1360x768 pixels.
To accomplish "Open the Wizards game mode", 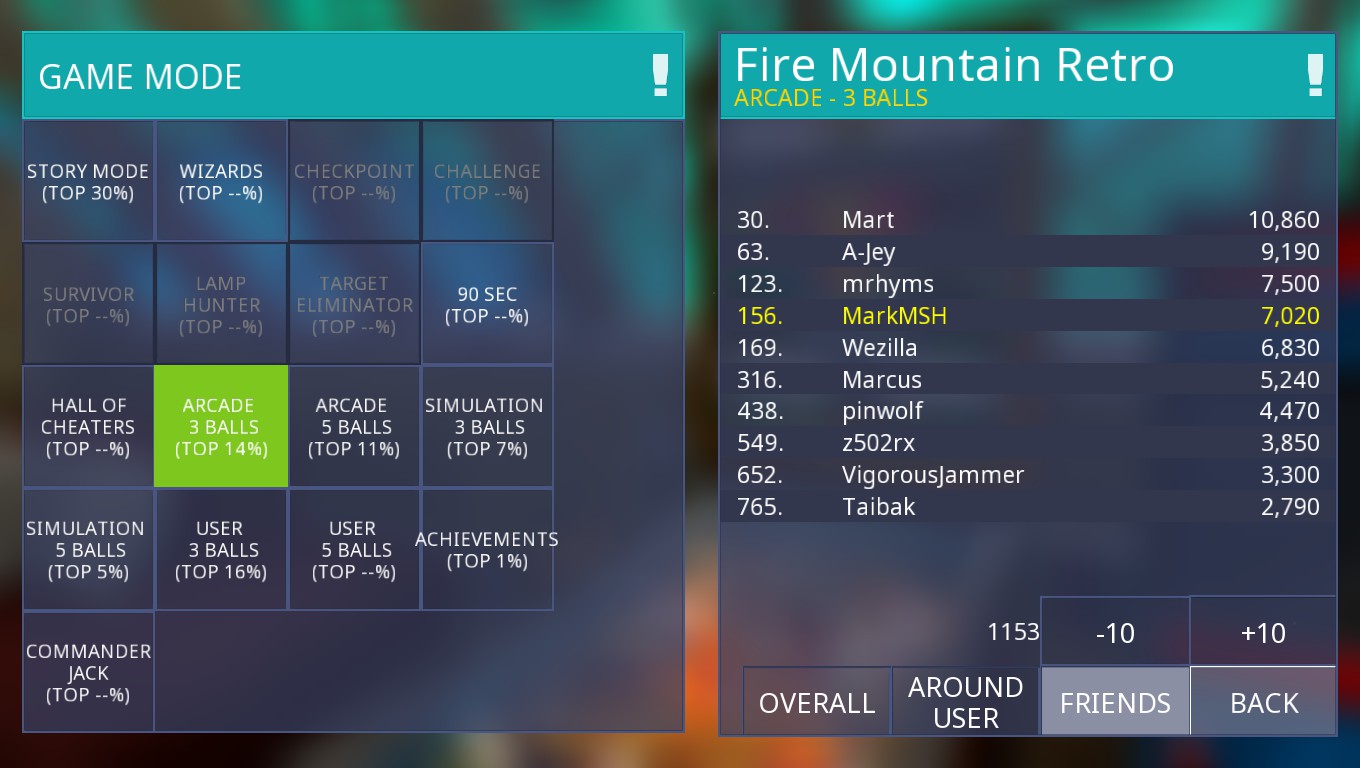I will point(221,181).
